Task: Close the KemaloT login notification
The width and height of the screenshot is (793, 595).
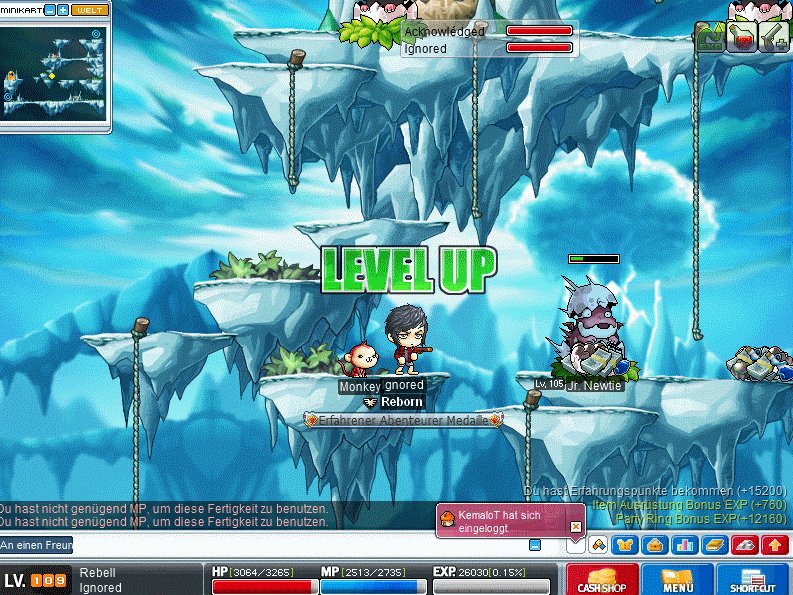Action: (x=575, y=526)
